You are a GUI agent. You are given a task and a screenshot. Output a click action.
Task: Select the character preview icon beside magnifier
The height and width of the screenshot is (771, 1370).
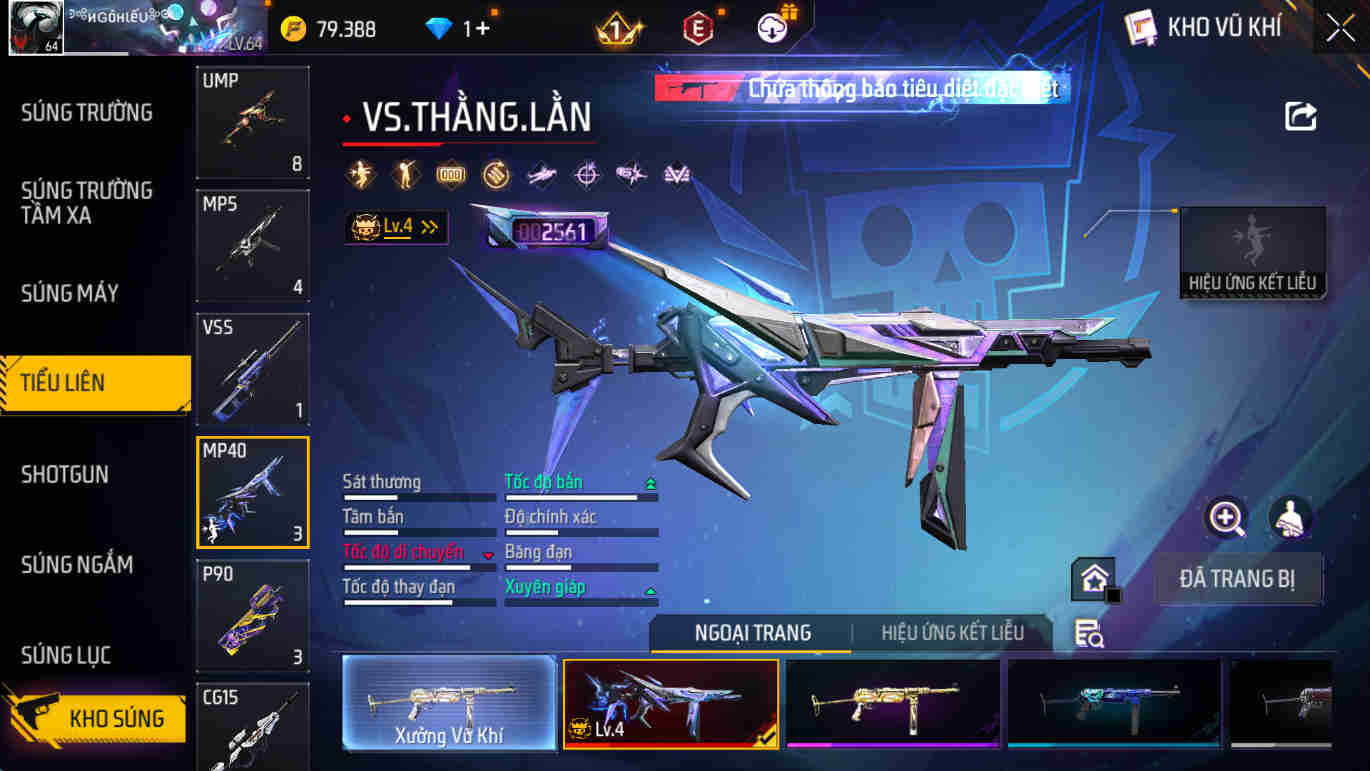(x=1290, y=520)
